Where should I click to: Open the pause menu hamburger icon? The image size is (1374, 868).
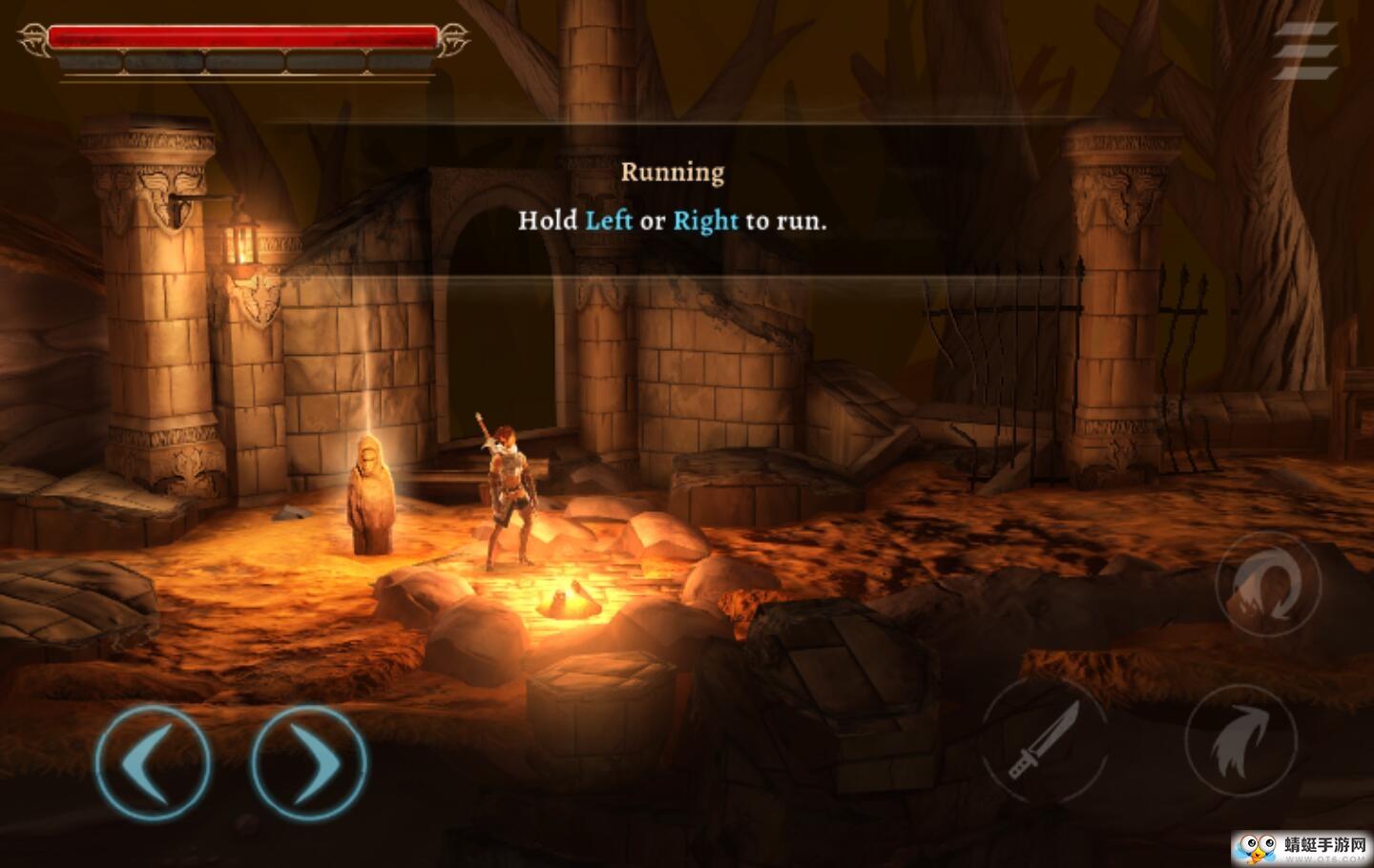[x=1305, y=50]
